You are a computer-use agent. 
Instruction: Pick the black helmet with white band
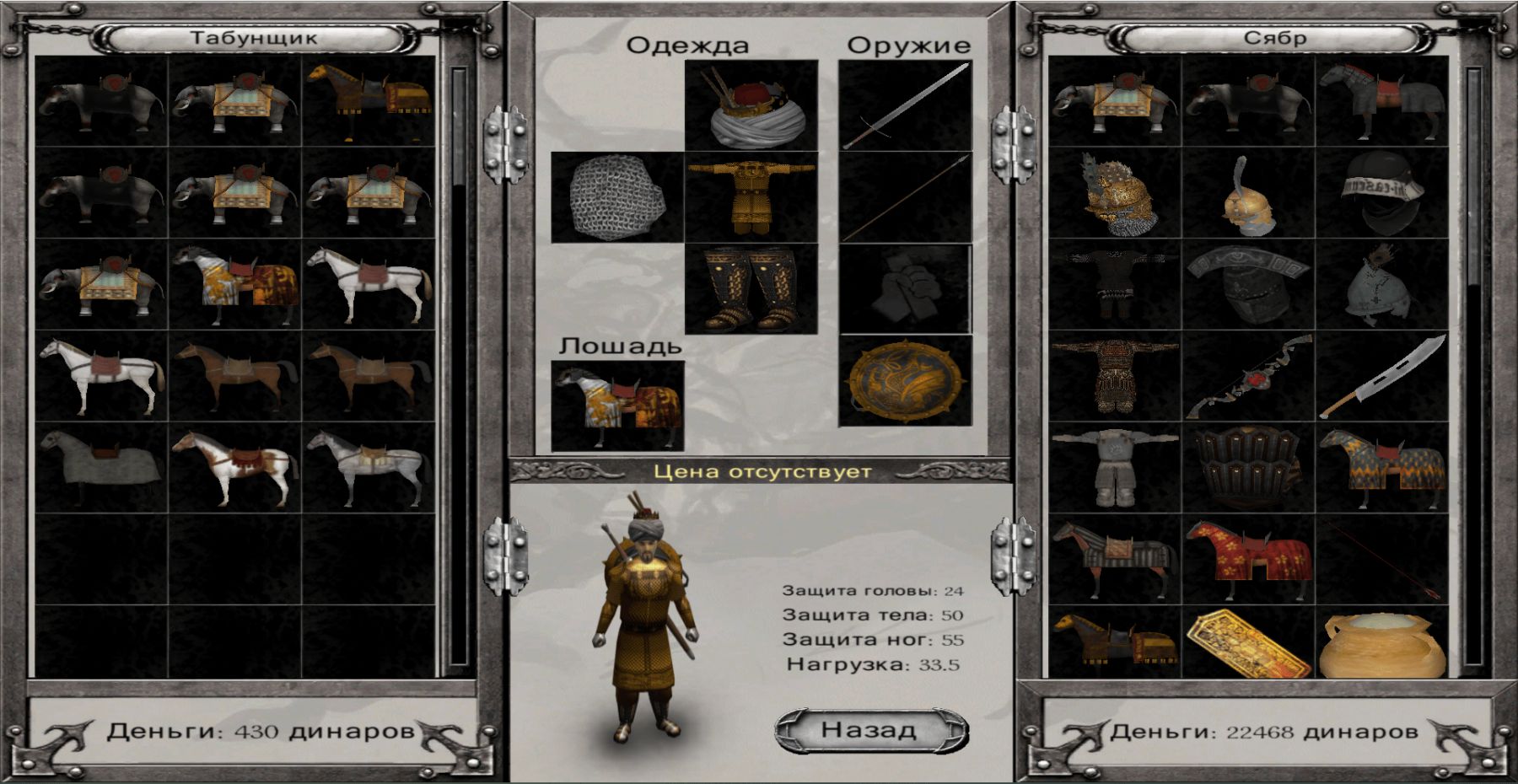click(x=1381, y=194)
